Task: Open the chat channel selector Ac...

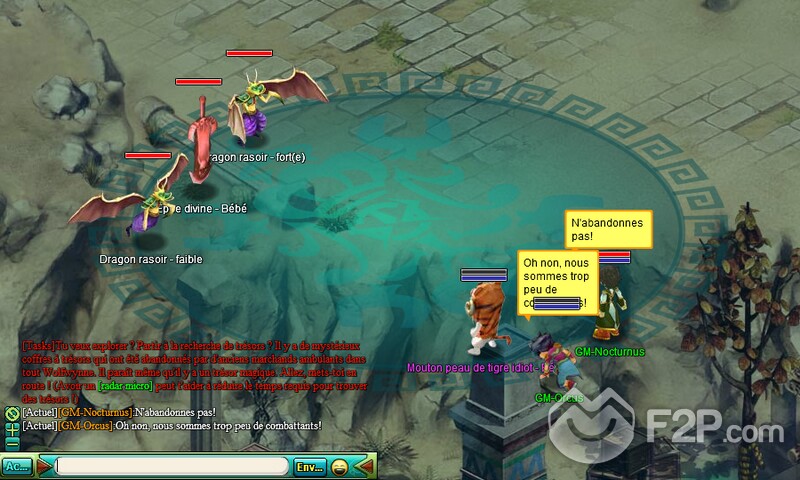Action: click(15, 466)
